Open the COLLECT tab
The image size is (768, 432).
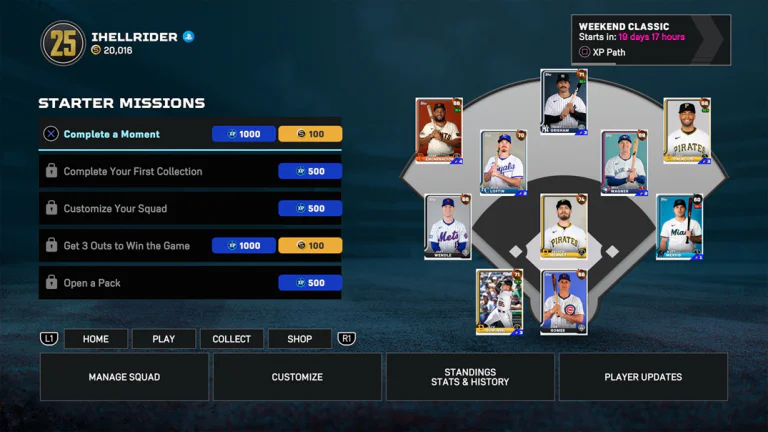(x=232, y=339)
